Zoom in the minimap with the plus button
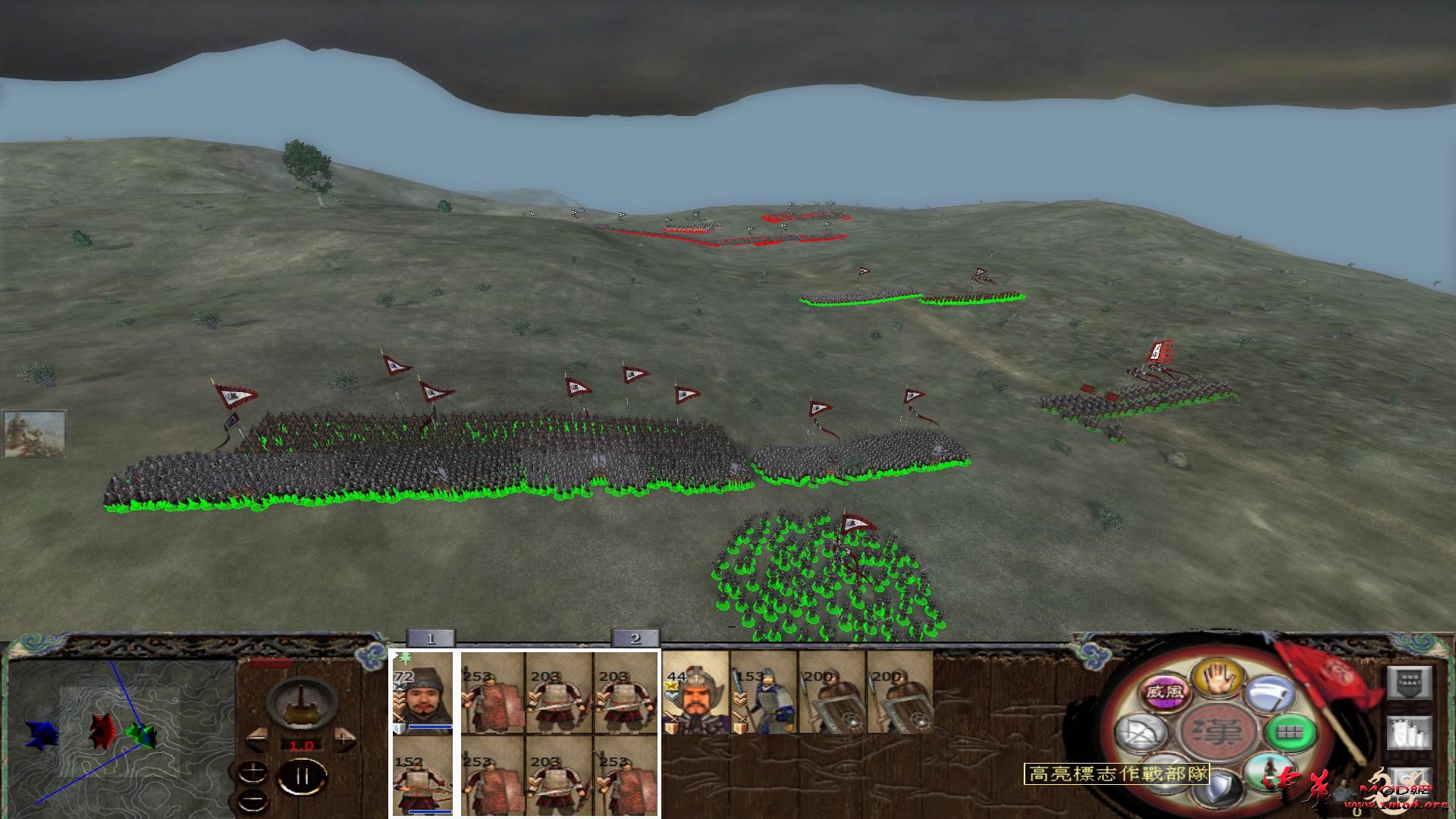 point(253,770)
